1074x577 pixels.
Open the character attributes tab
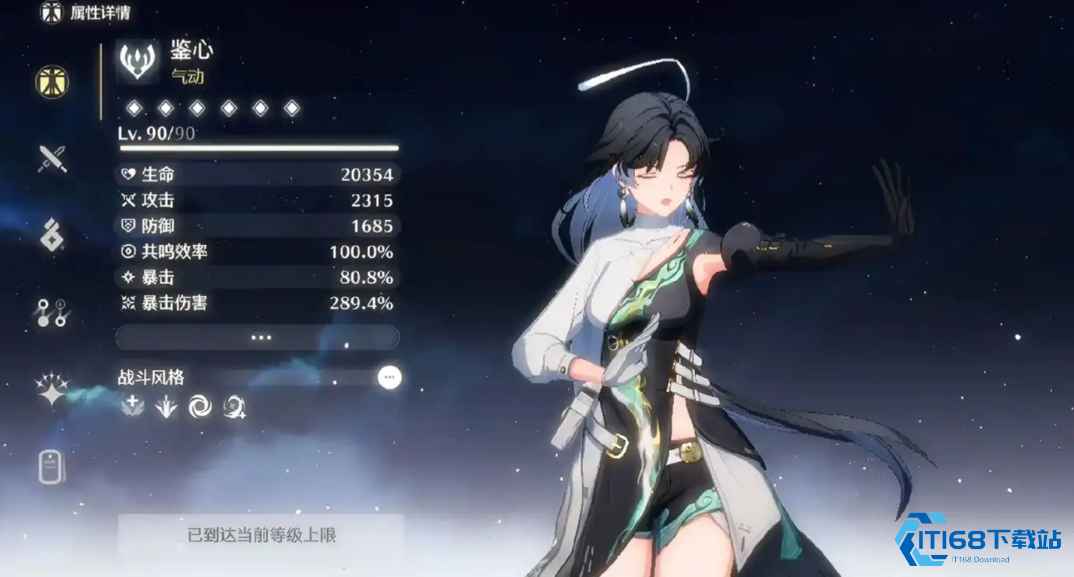52,82
